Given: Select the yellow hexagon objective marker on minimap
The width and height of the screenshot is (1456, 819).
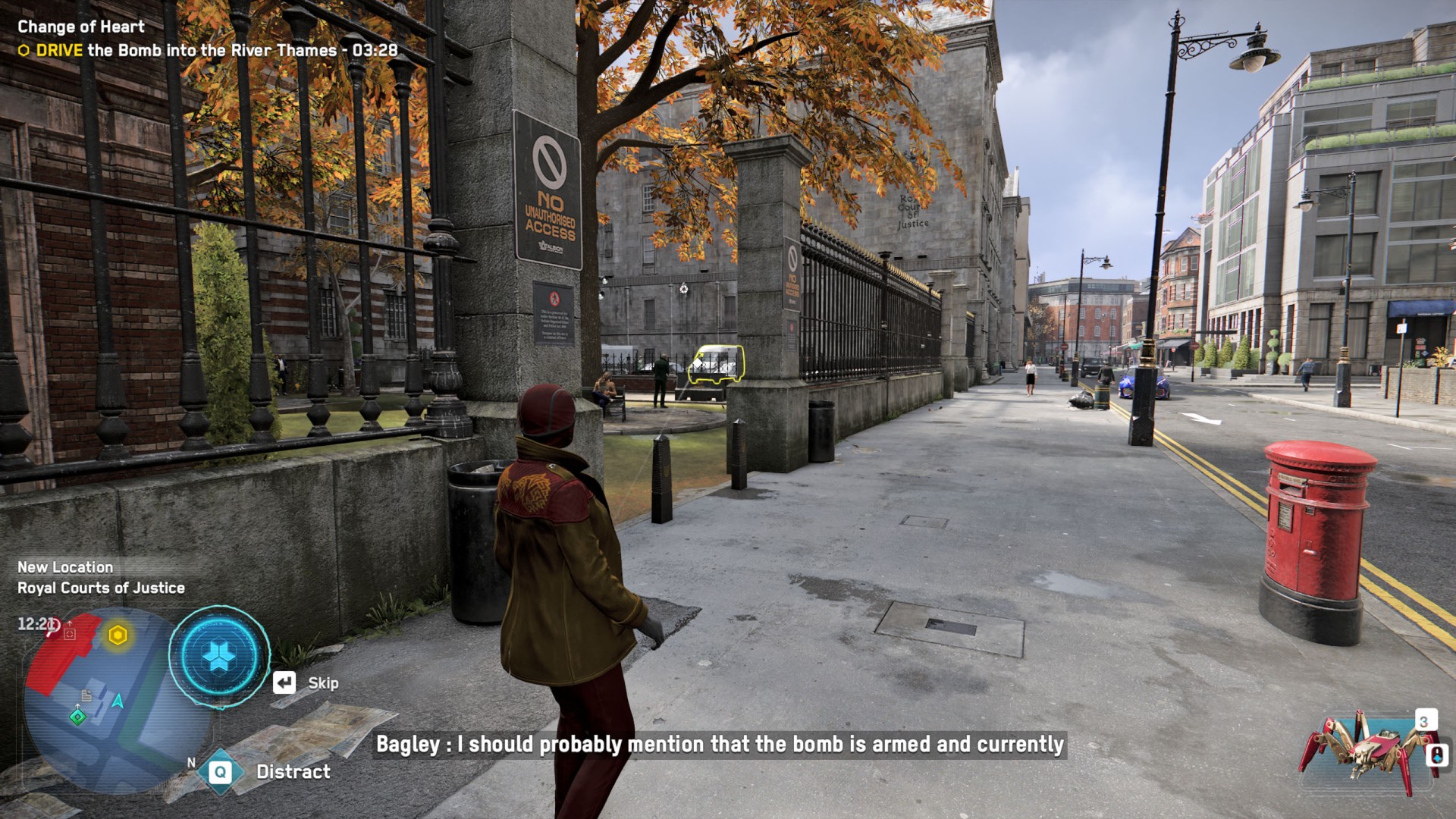Looking at the screenshot, I should coord(118,635).
